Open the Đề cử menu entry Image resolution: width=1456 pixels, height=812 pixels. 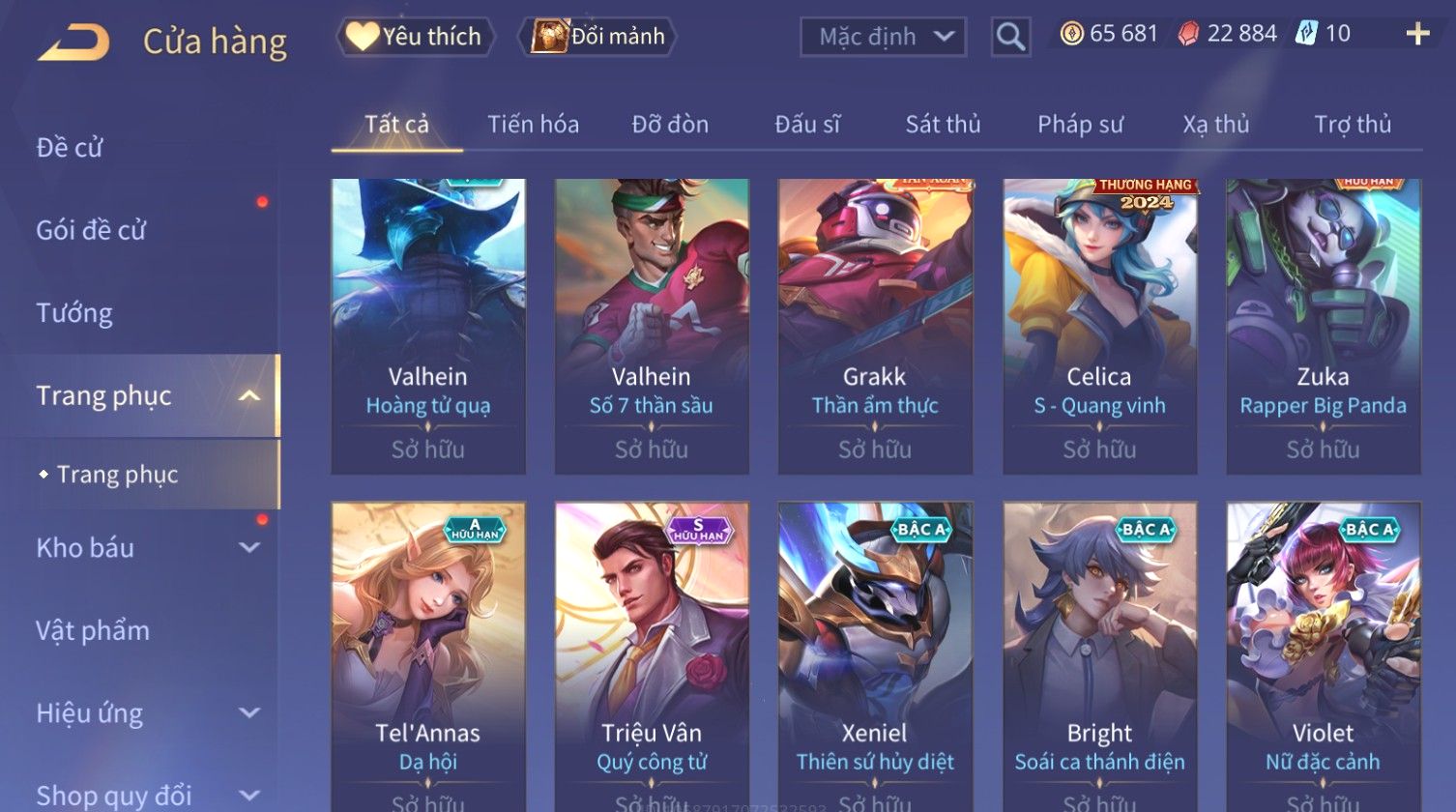[70, 147]
